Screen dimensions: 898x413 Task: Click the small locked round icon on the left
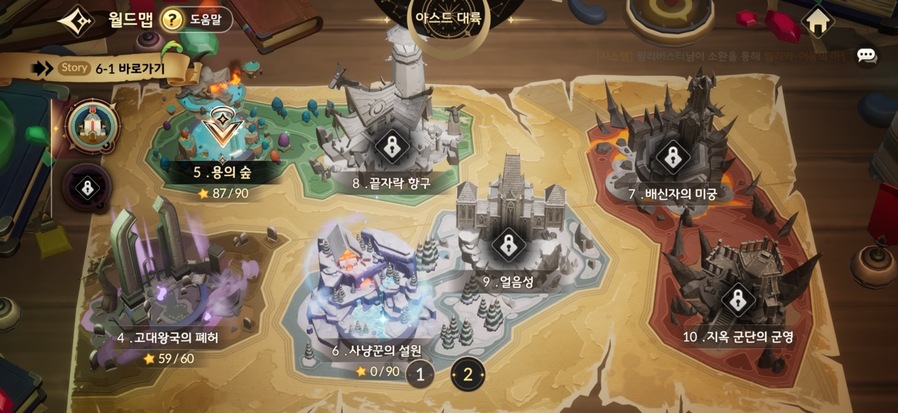89,186
